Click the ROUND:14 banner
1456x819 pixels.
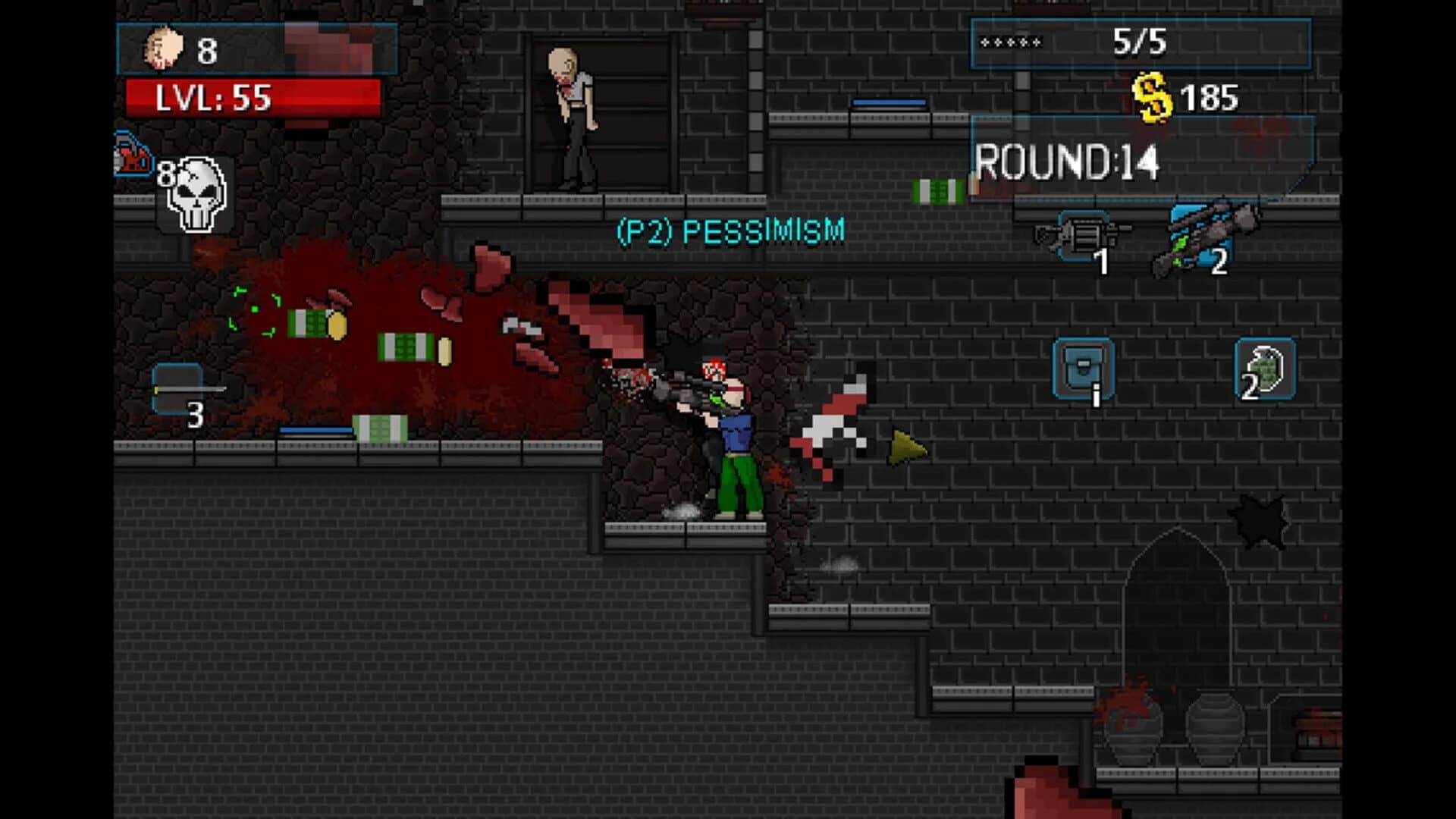(x=1067, y=159)
